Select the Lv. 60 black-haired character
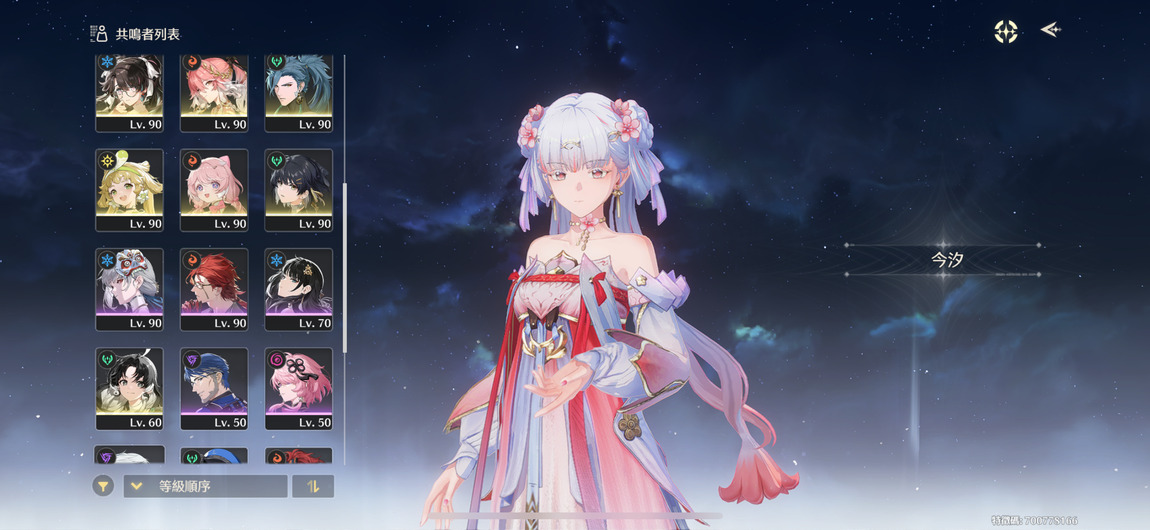1150x530 pixels. pyautogui.click(x=129, y=388)
